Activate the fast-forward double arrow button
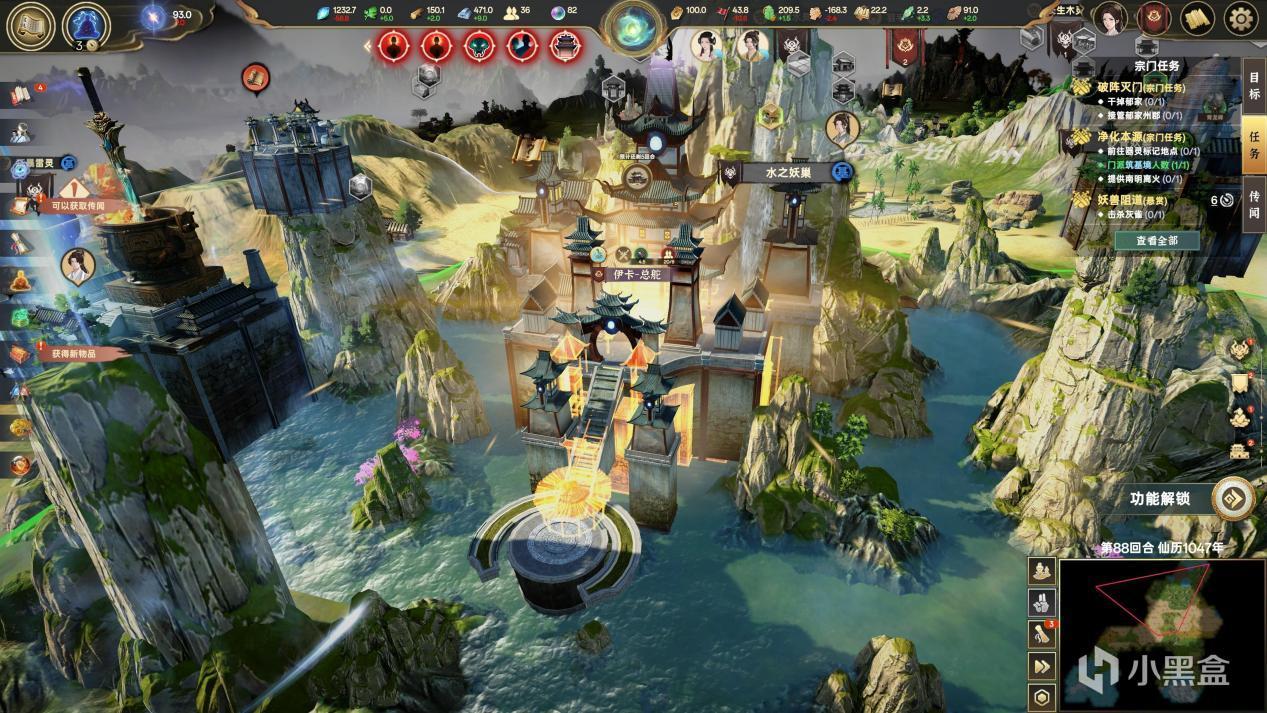Image resolution: width=1267 pixels, height=713 pixels. 1042,667
